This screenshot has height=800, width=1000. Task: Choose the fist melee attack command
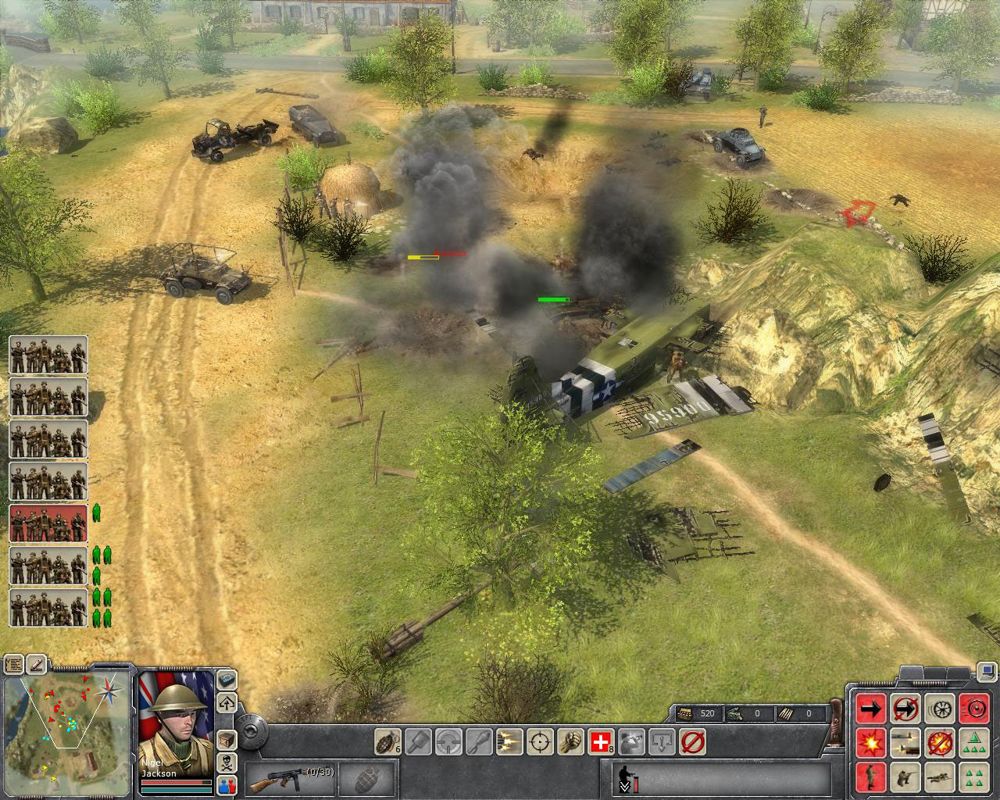pos(571,741)
